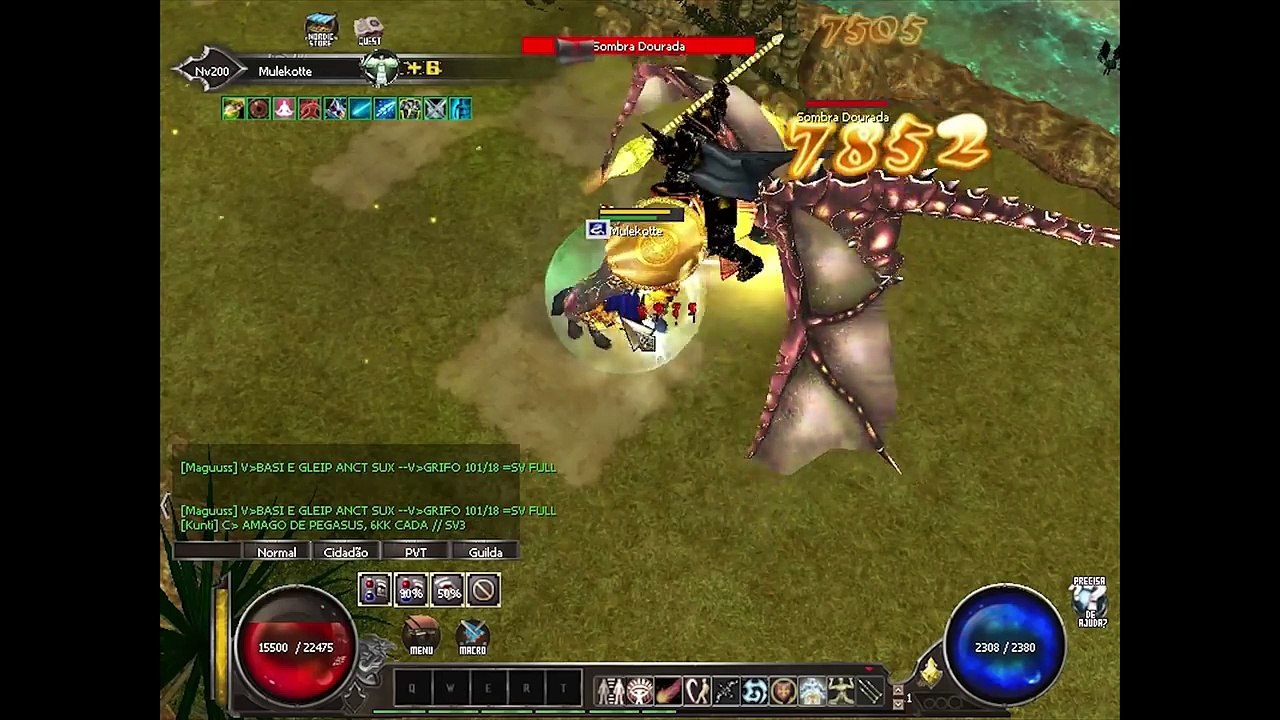
Task: Click the meditation pose buff icon
Action: click(284, 109)
